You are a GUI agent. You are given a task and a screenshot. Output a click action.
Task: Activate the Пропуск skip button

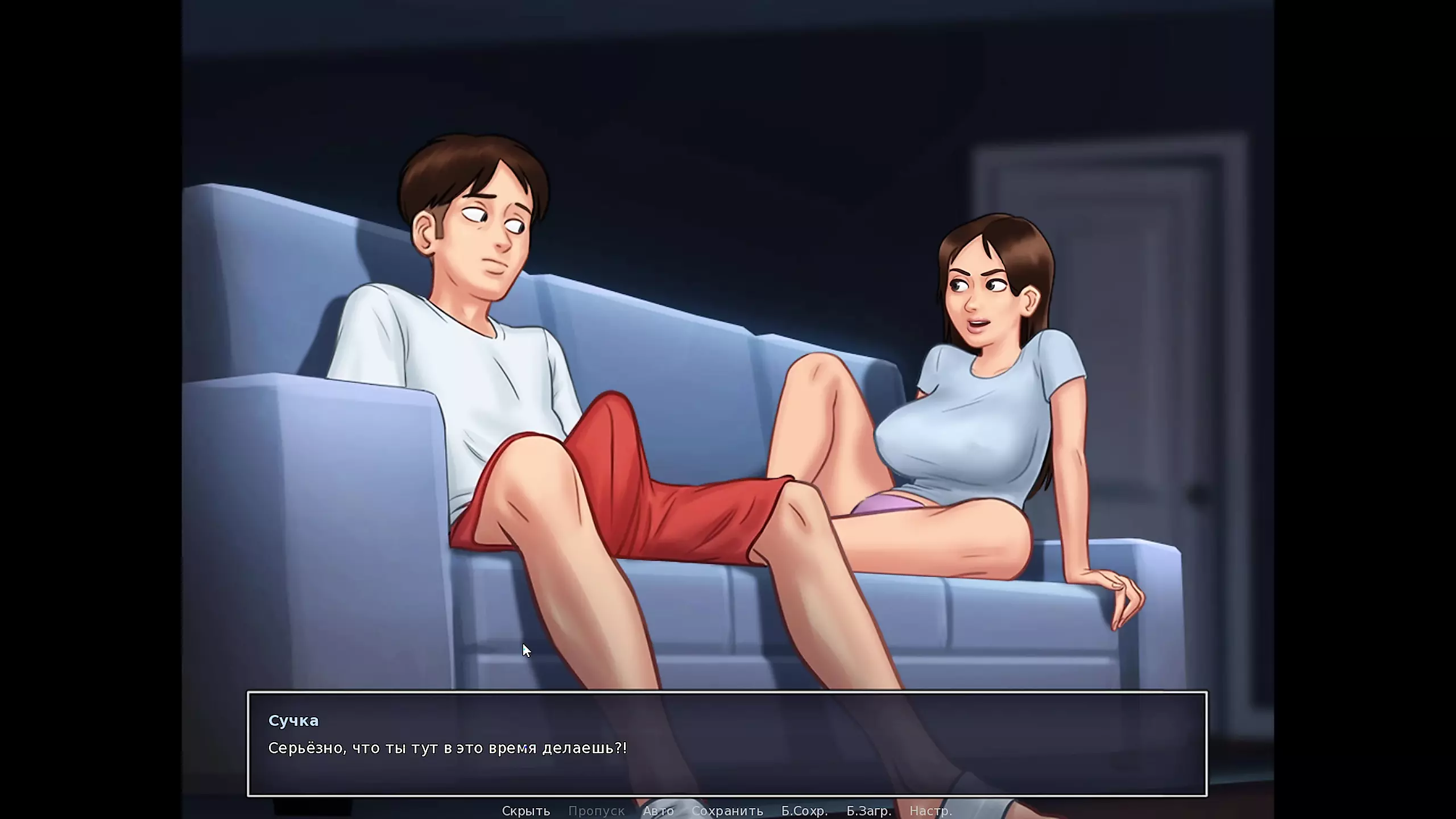(x=596, y=810)
